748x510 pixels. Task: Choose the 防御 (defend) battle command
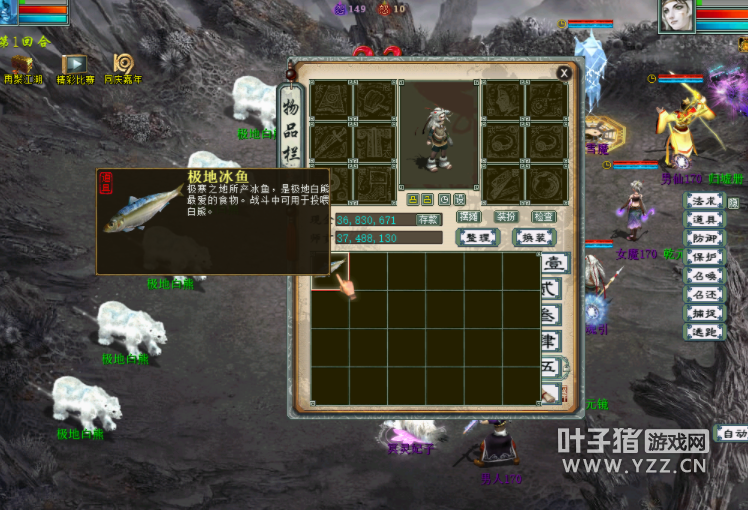(703, 238)
